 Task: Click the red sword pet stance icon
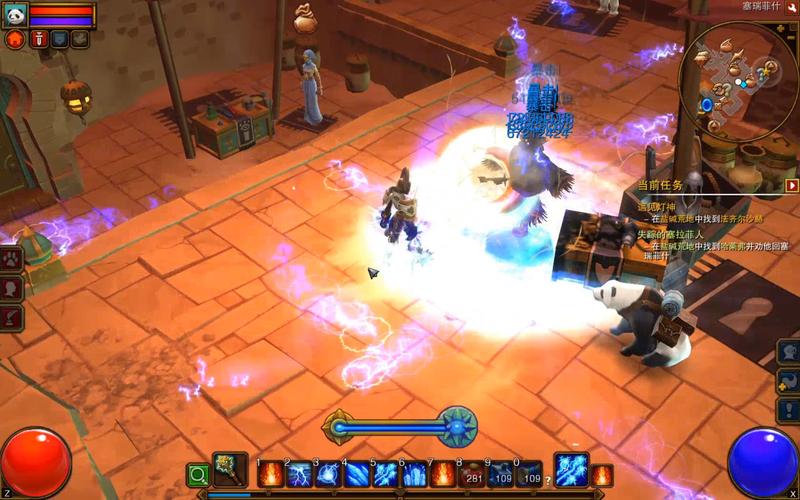[x=38, y=40]
